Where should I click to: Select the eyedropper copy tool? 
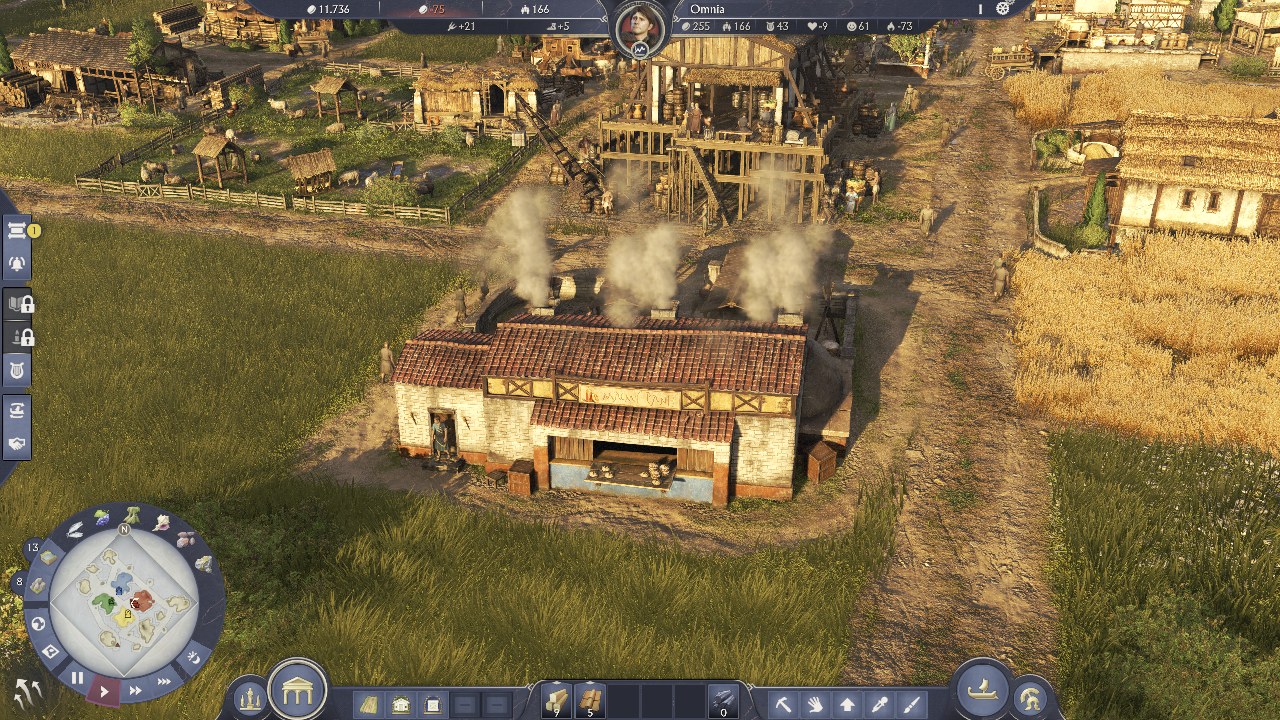(x=879, y=704)
